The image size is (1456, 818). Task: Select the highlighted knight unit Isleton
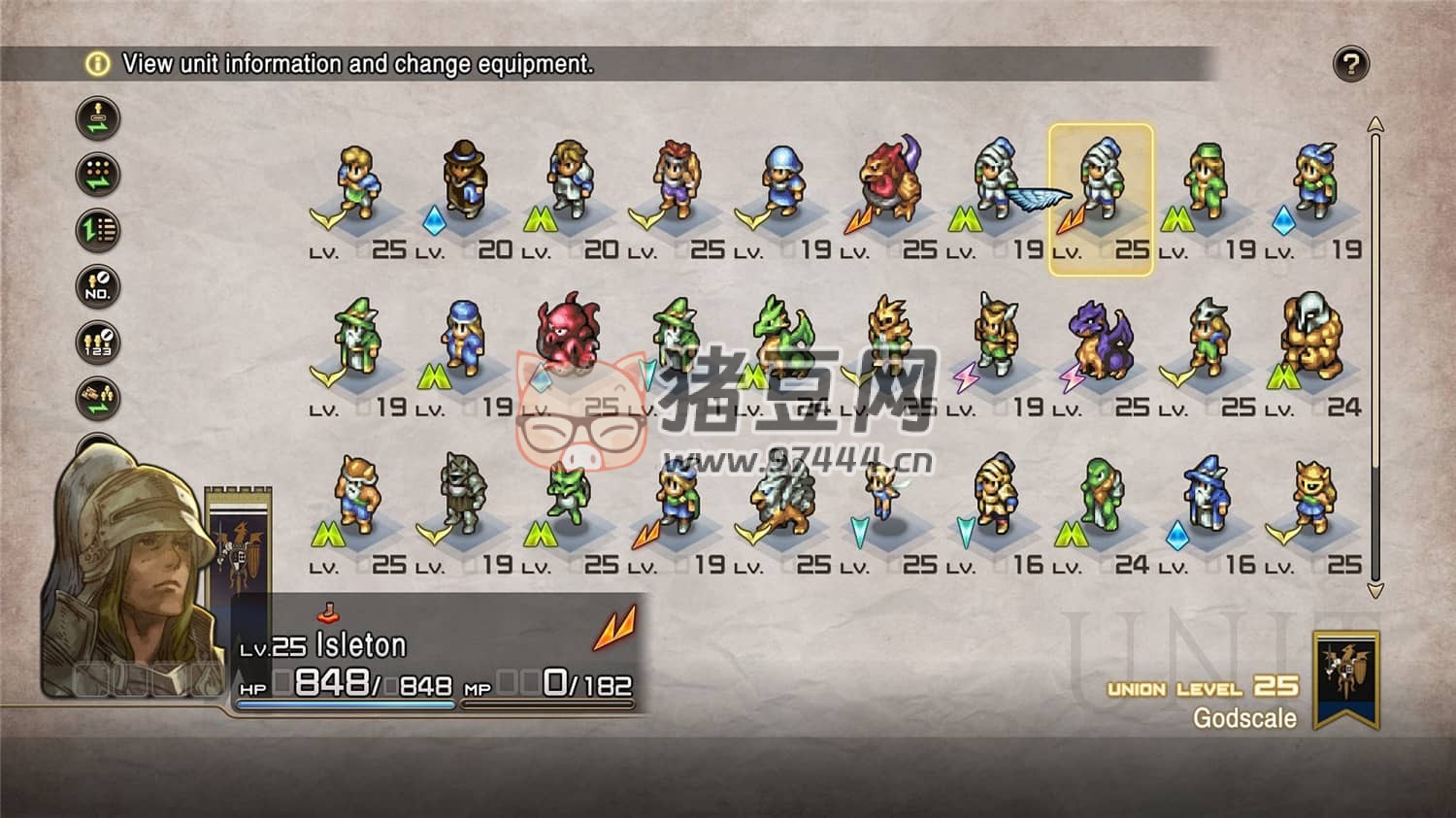click(x=1101, y=184)
